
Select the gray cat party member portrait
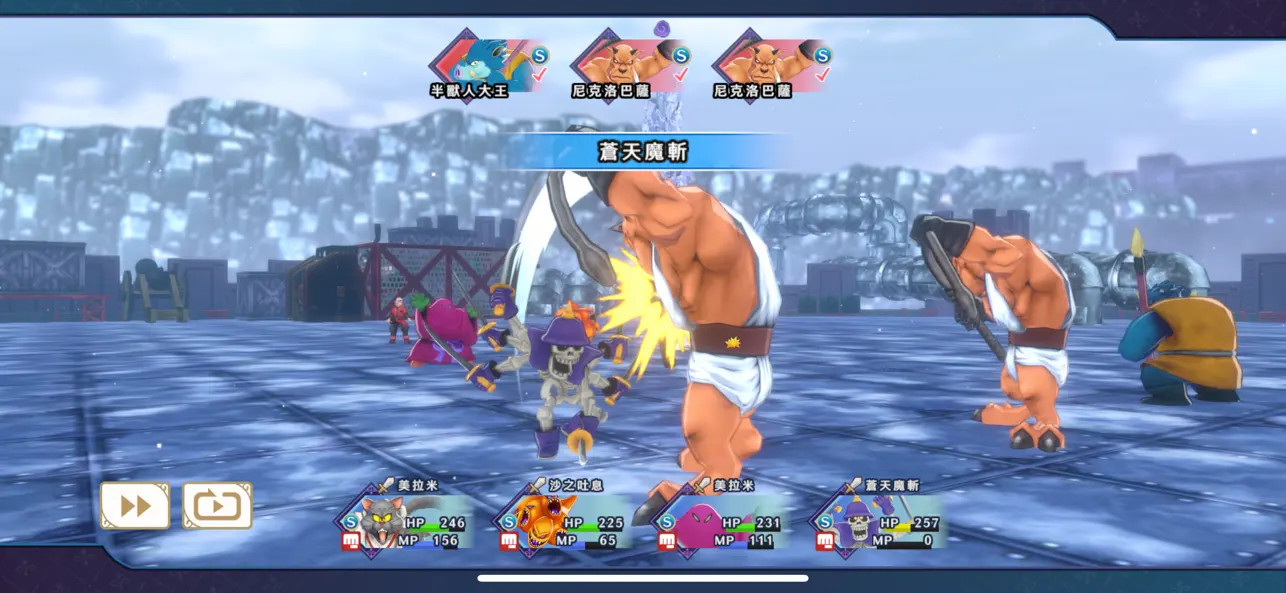(x=383, y=522)
